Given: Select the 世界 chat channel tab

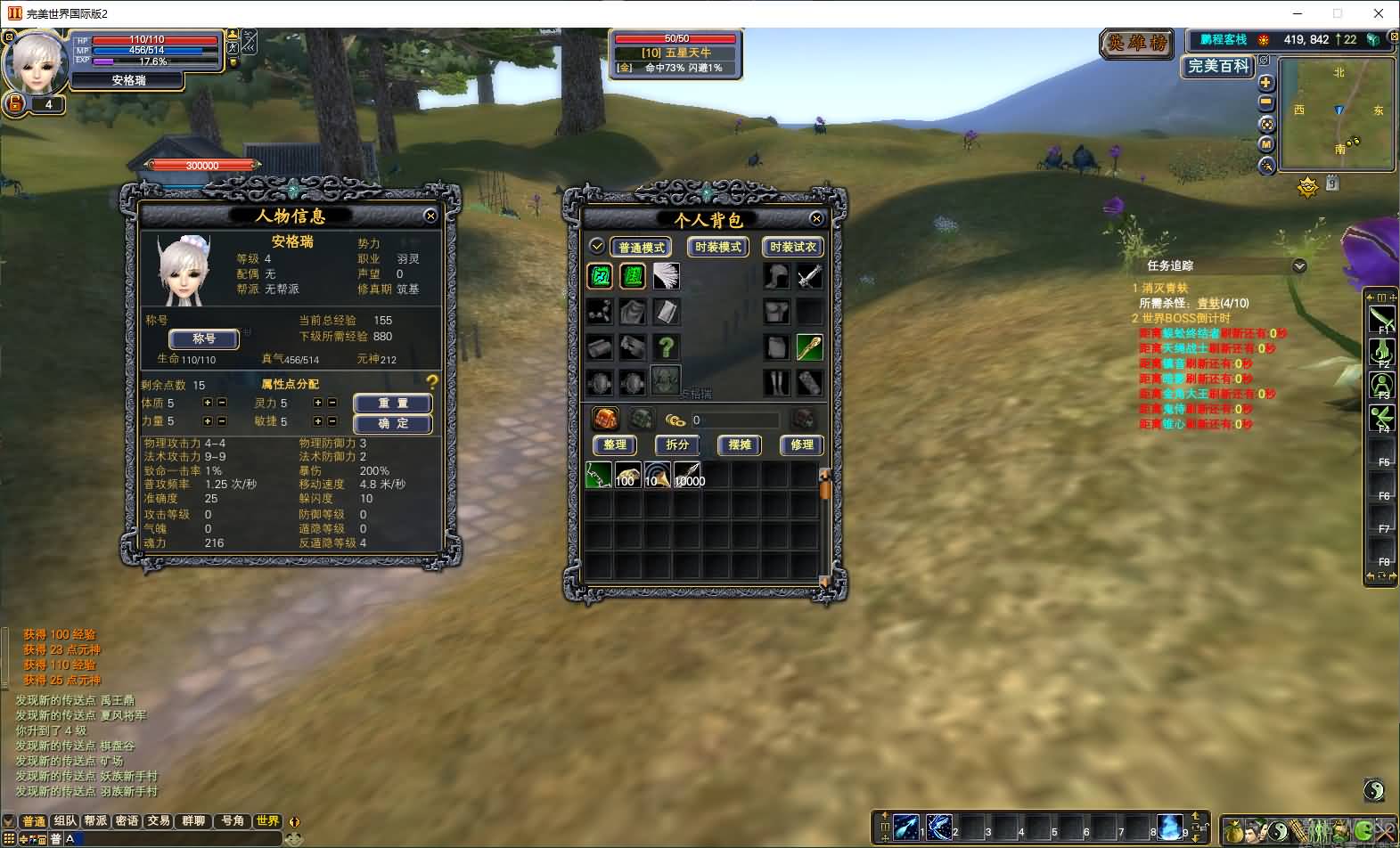Looking at the screenshot, I should 266,820.
